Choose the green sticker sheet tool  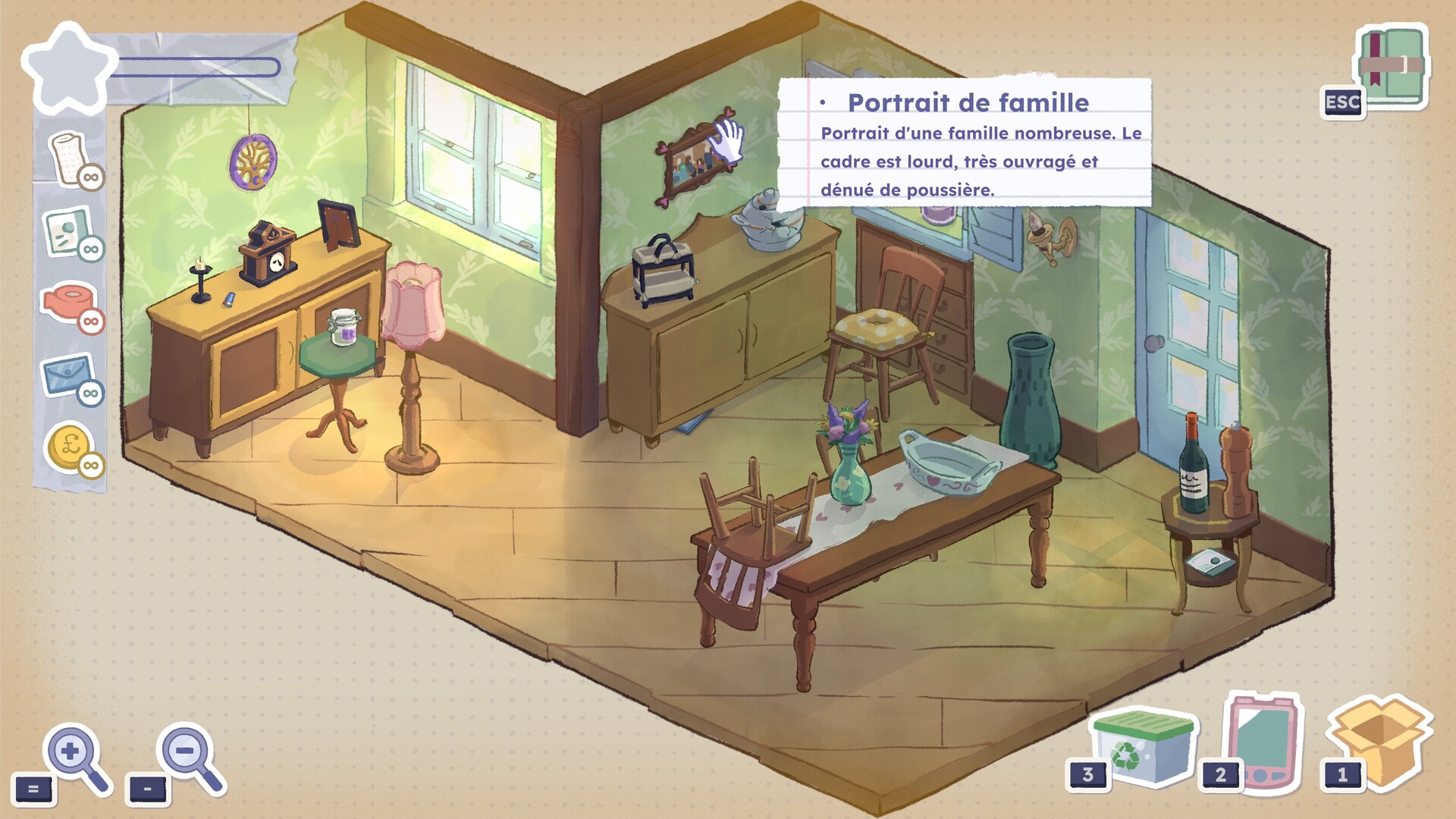tap(68, 231)
